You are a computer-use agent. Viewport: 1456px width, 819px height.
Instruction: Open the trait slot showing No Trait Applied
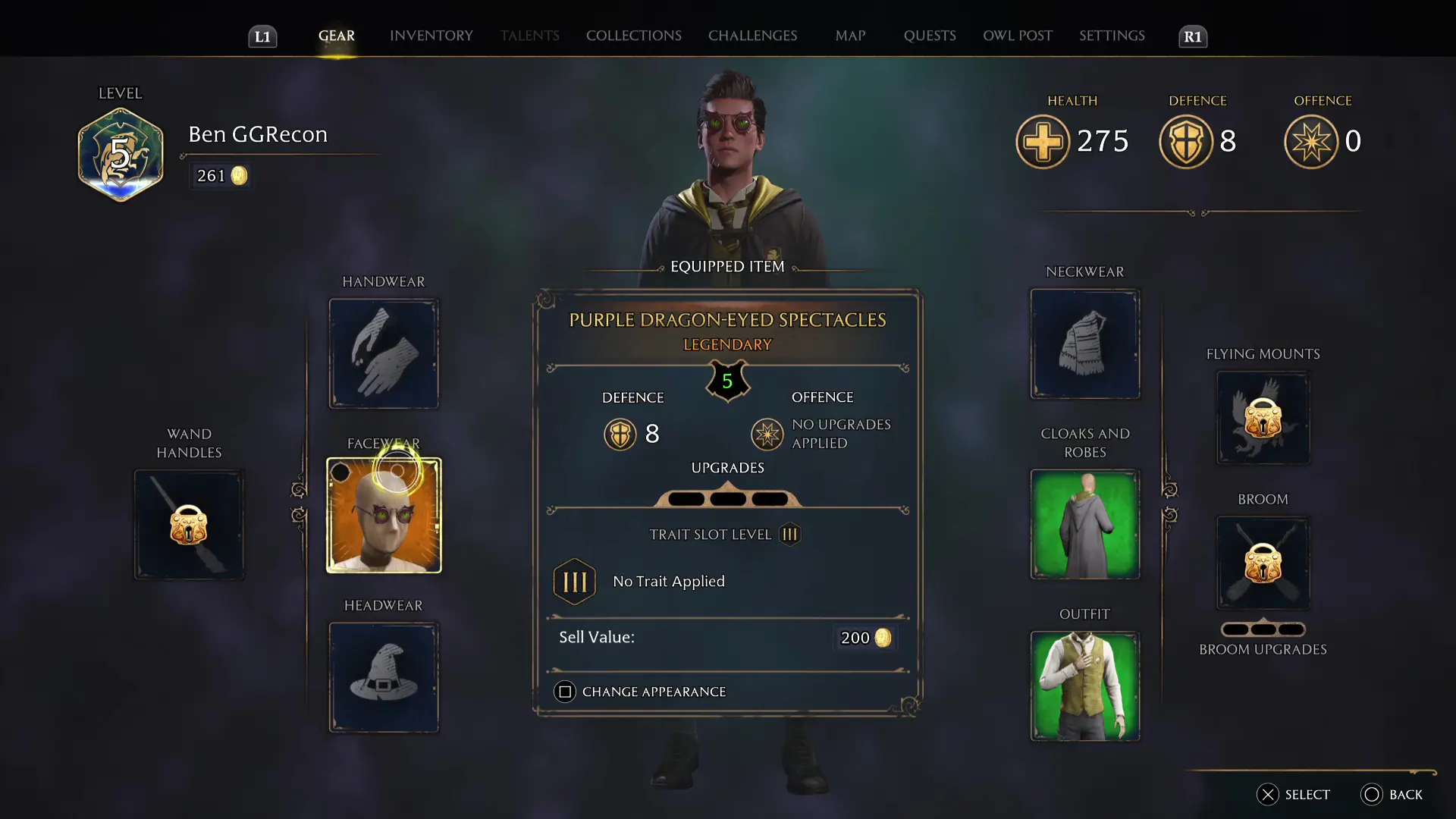click(574, 582)
